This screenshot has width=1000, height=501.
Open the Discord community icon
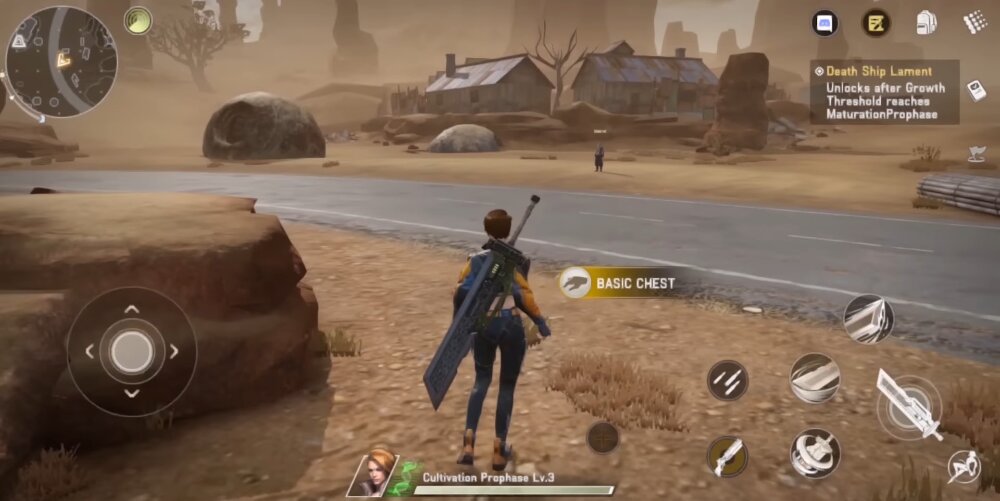(x=825, y=23)
